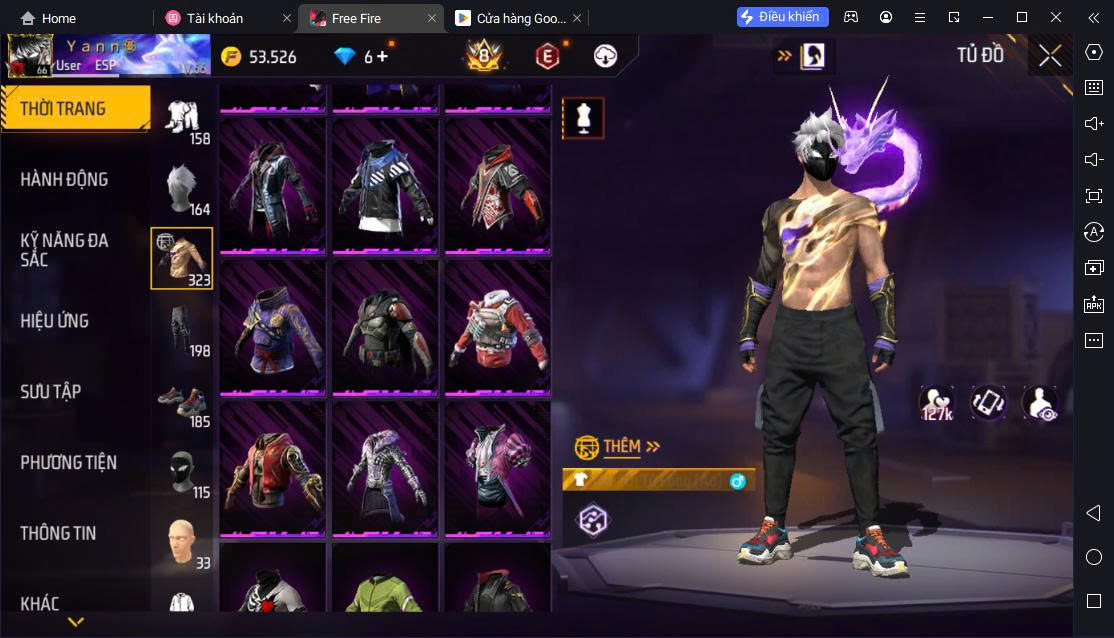Open the mannequin outfit preset icon

pos(583,118)
